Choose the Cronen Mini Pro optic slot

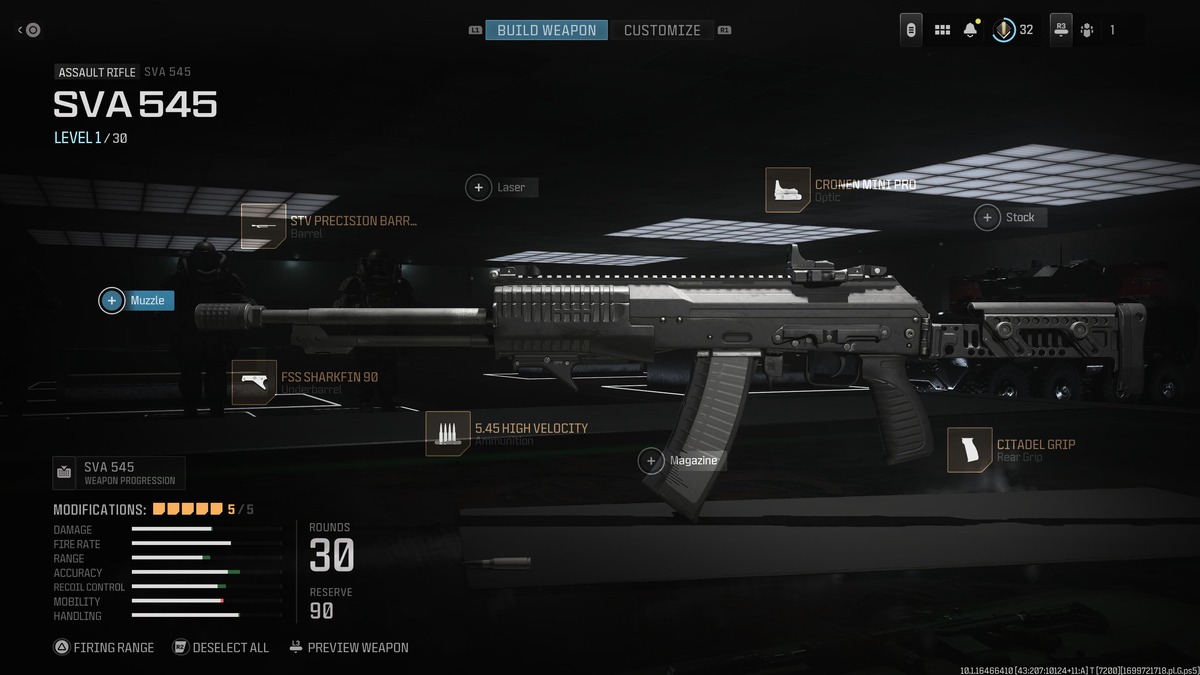[x=842, y=189]
